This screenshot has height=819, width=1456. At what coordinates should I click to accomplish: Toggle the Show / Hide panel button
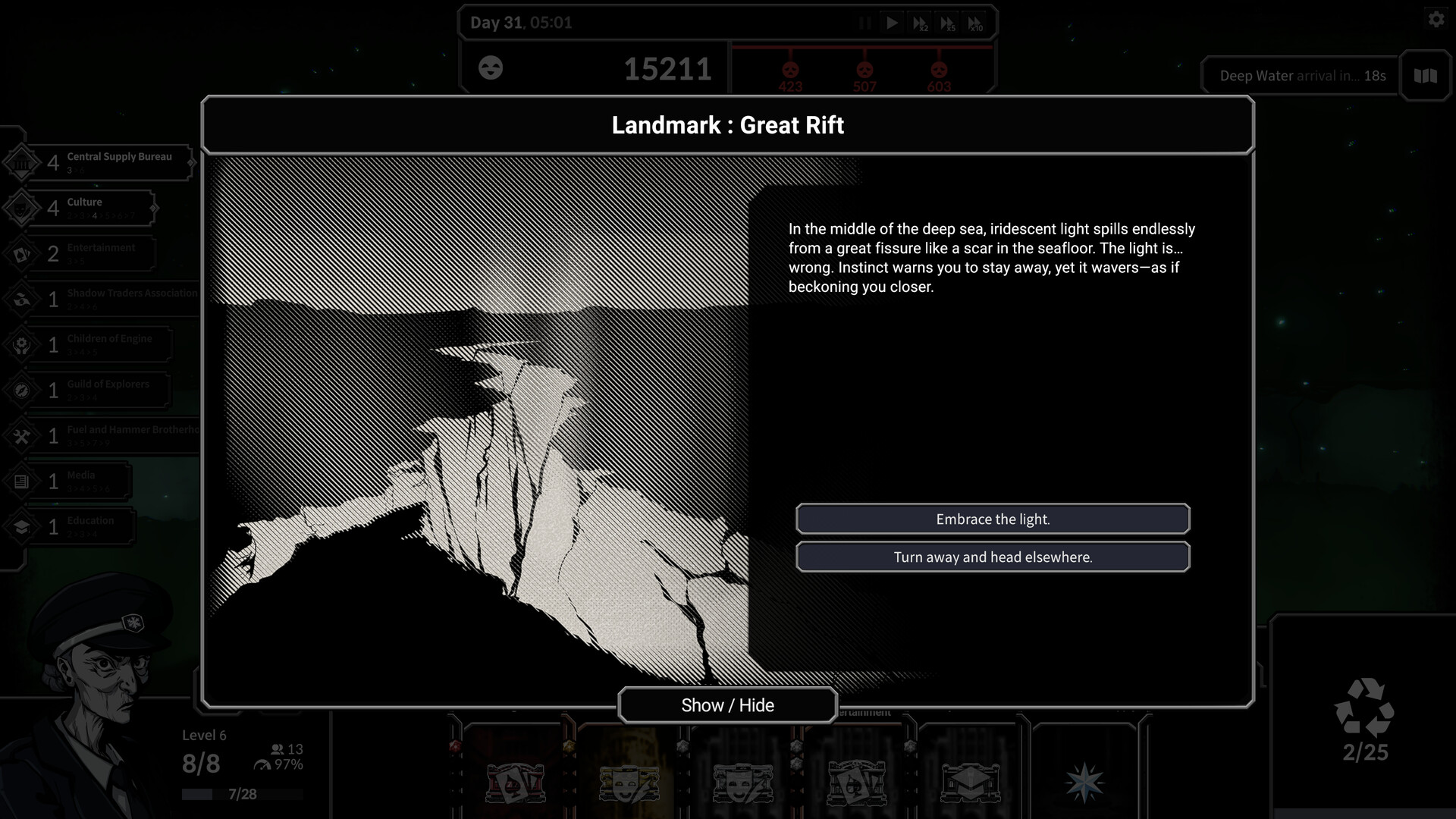tap(728, 704)
